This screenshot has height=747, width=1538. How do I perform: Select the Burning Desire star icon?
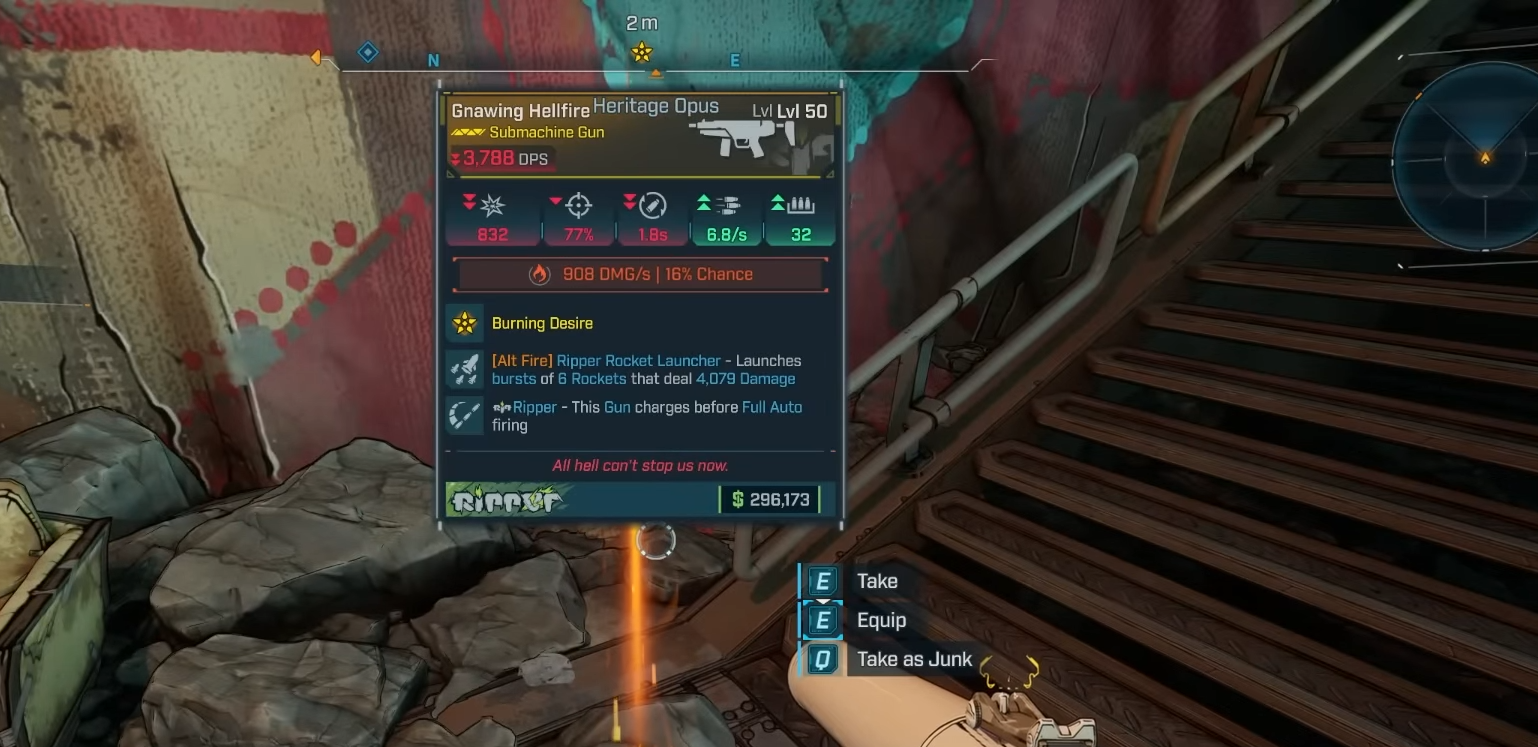[464, 323]
